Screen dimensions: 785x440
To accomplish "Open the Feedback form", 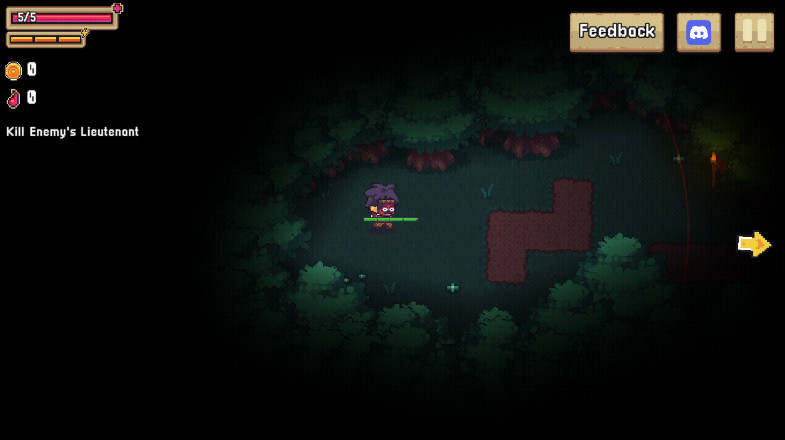I will pos(616,32).
